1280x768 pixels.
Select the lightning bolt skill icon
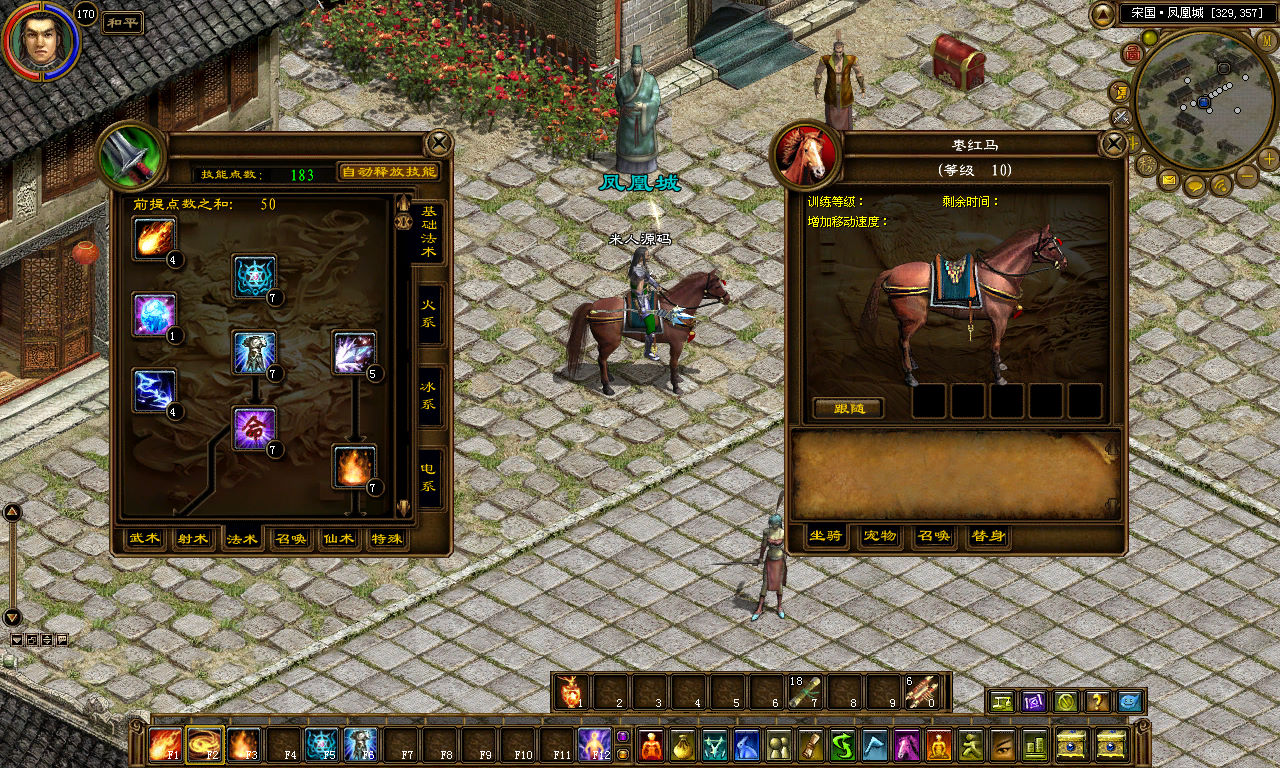coord(154,390)
